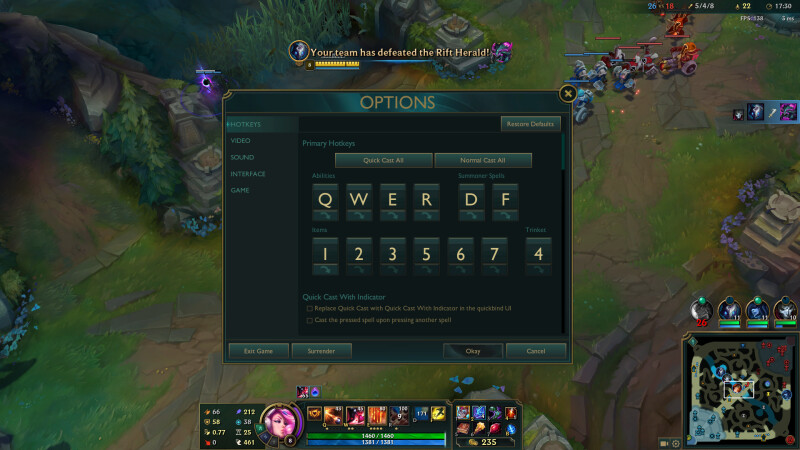The height and width of the screenshot is (450, 800).
Task: Rebind the Q ability hotkey
Action: [325, 199]
